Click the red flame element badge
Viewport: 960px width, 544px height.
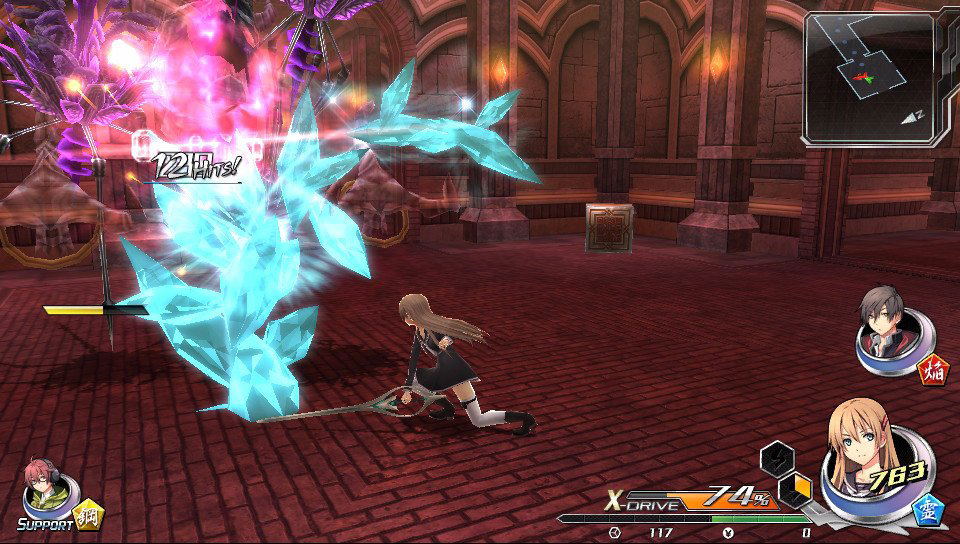(x=934, y=372)
